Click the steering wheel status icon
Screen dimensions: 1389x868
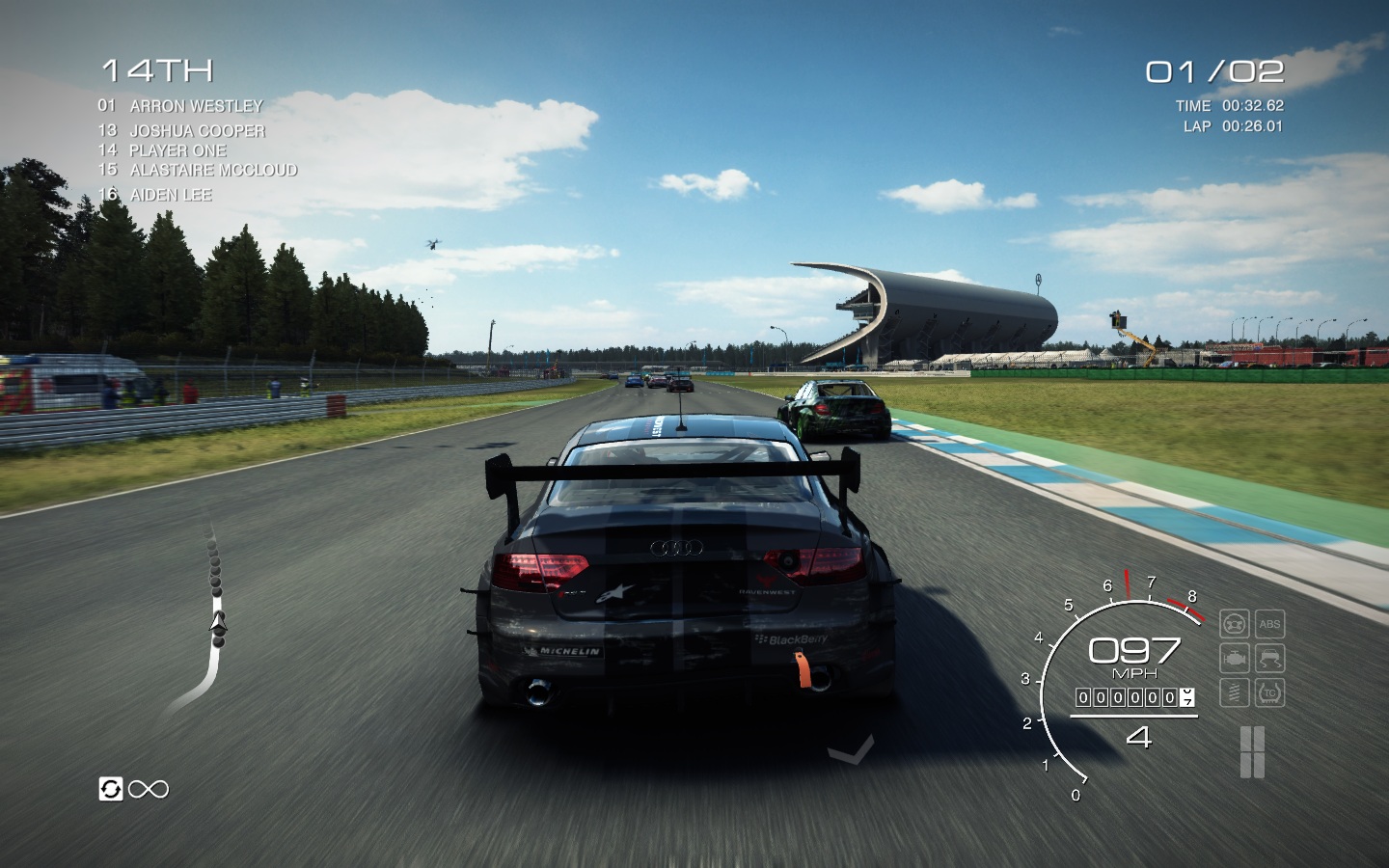[x=1235, y=624]
